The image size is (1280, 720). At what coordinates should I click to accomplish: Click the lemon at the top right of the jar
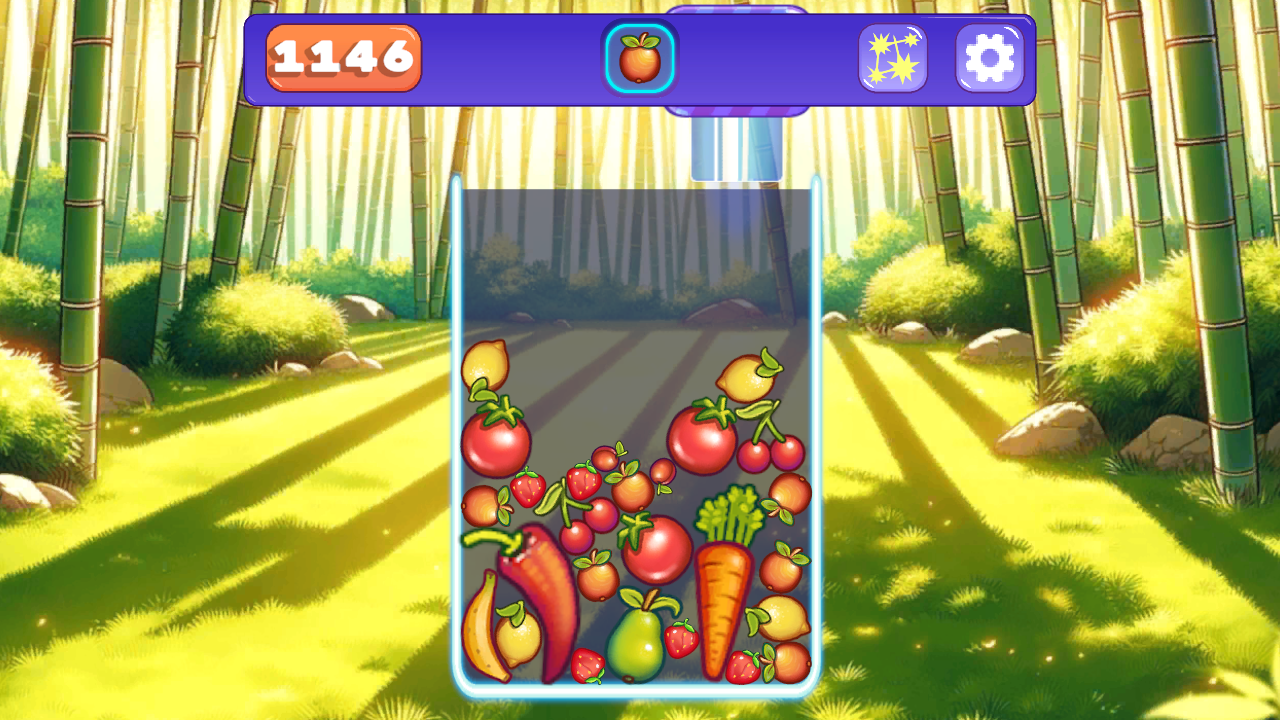coord(745,380)
